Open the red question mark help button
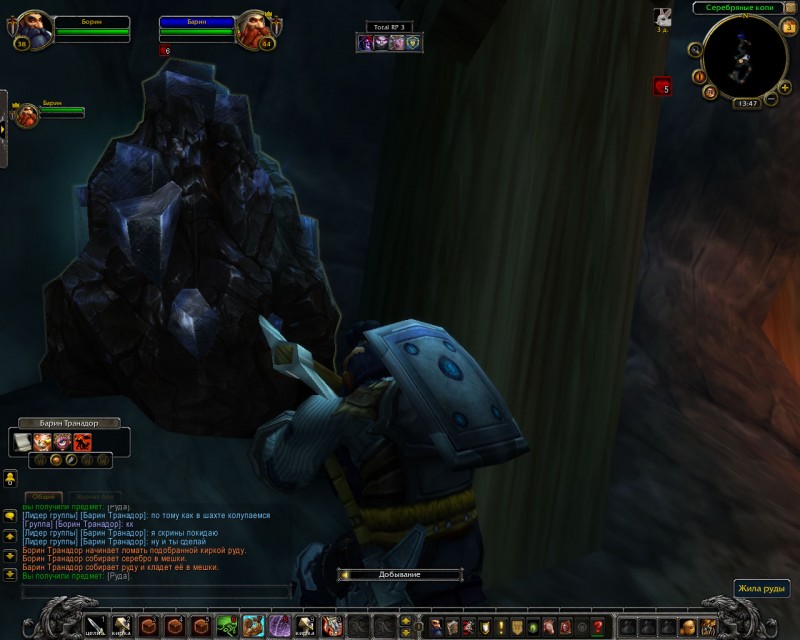Viewport: 800px width, 640px height. [598, 627]
